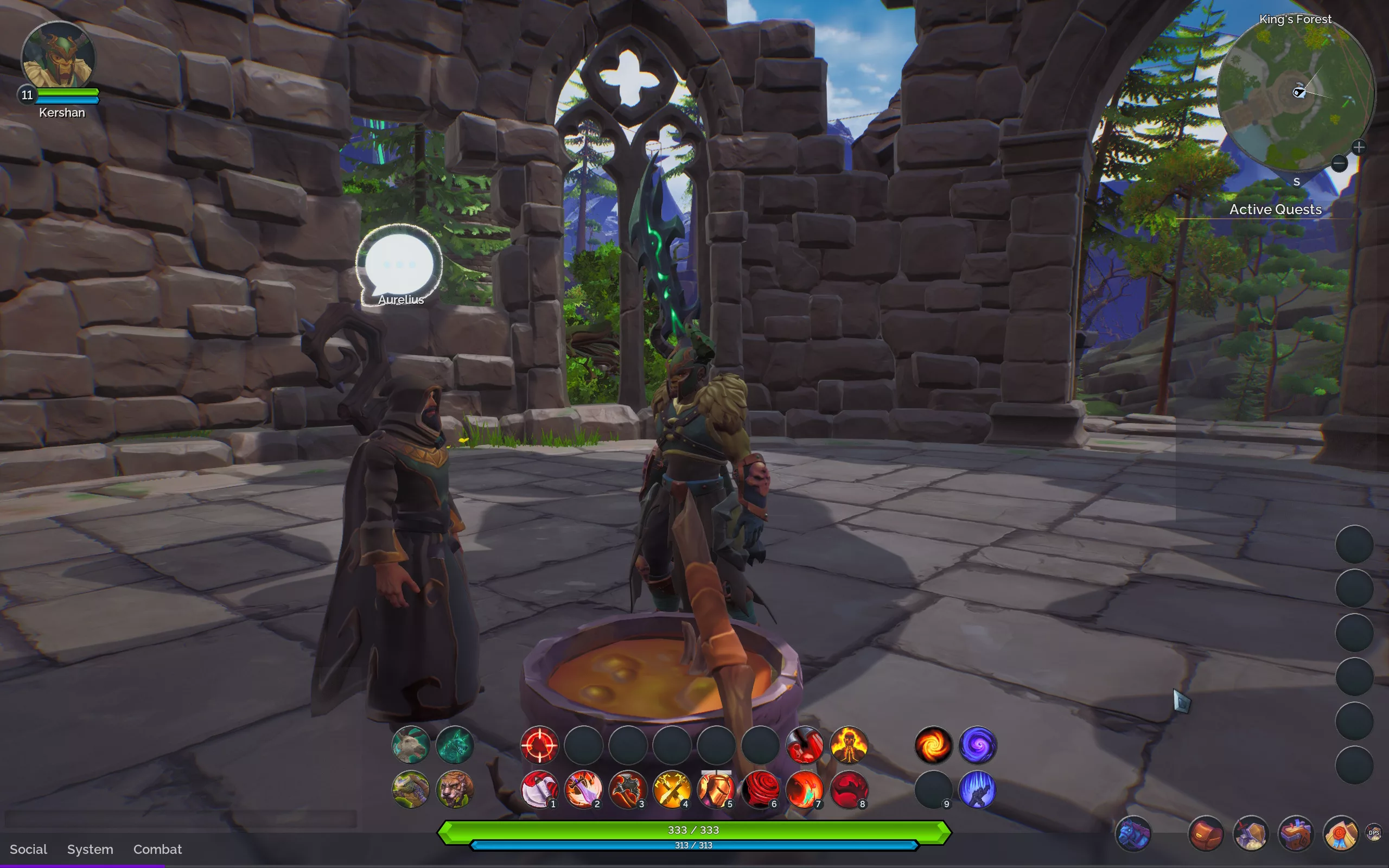Screen dimensions: 1389x868
Task: Click Kershan's character portrait
Action: (x=58, y=58)
